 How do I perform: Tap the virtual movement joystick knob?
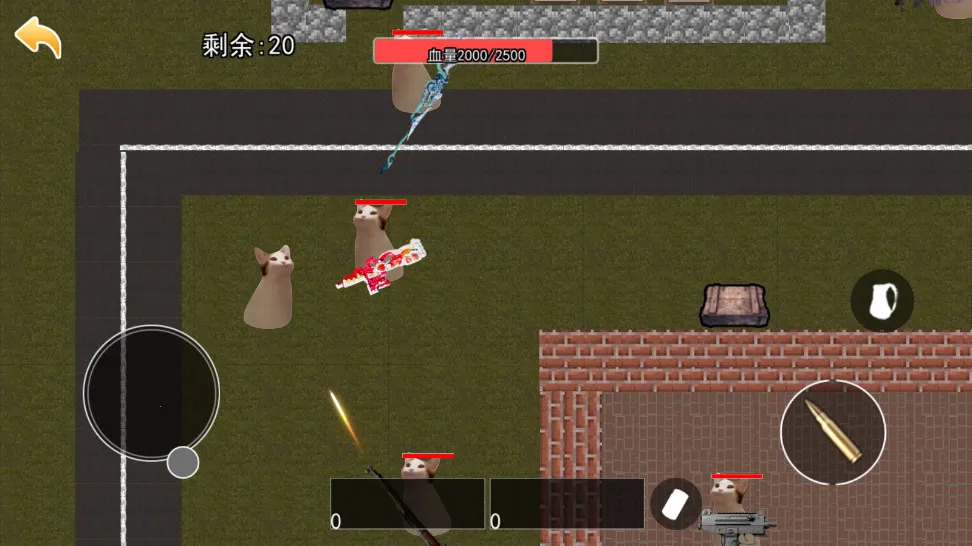click(x=182, y=462)
